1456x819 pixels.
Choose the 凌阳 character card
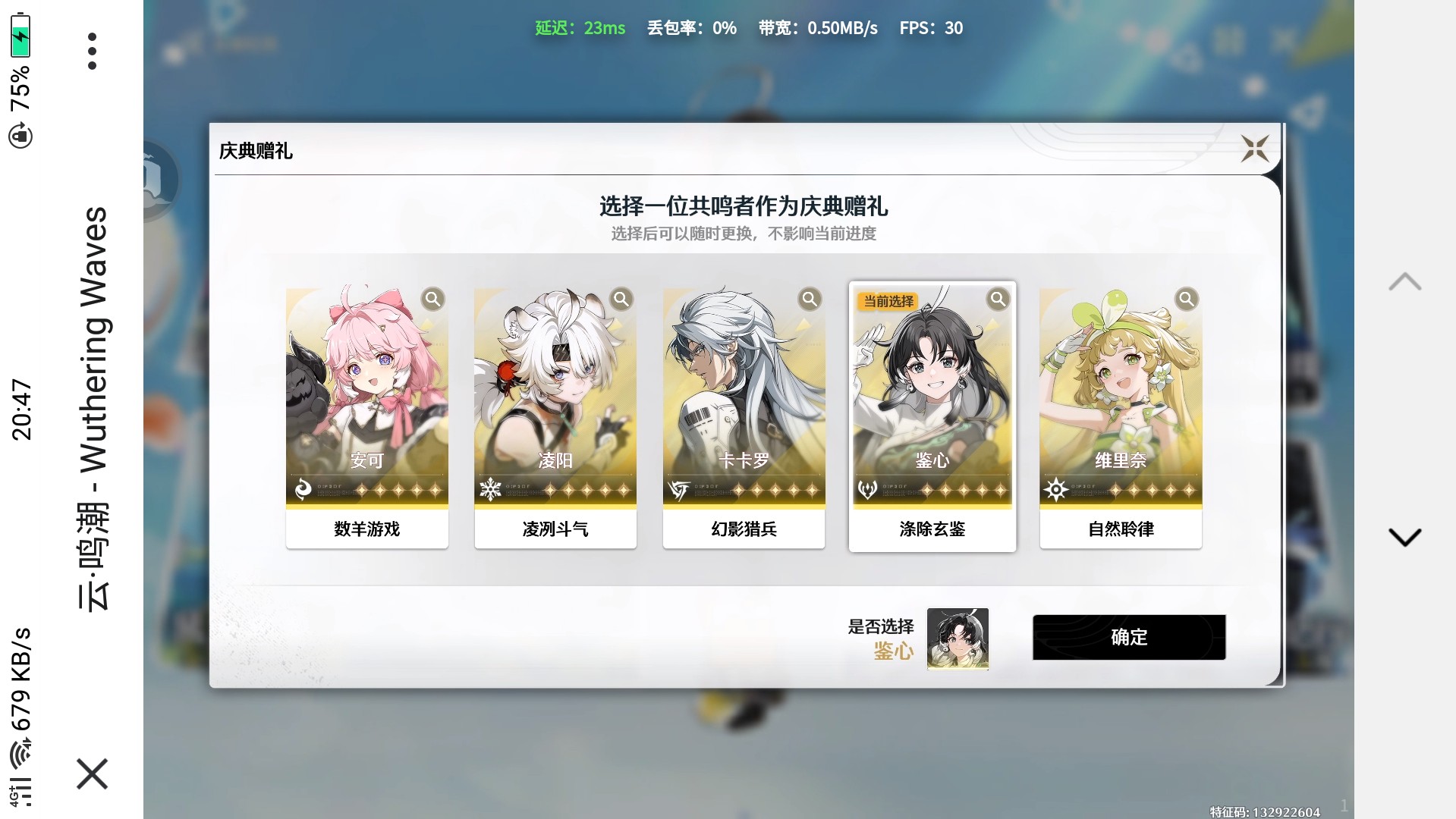(x=555, y=409)
